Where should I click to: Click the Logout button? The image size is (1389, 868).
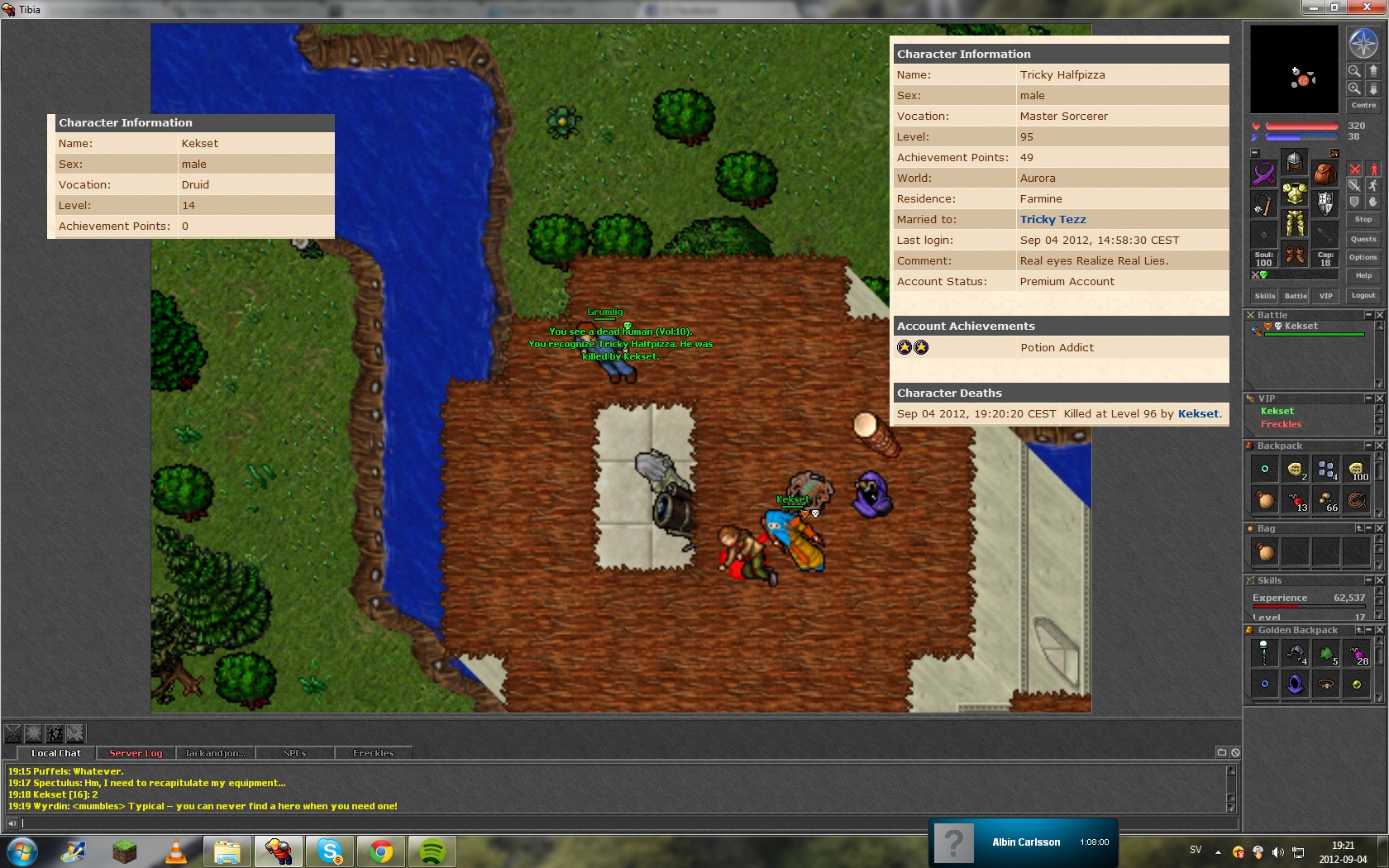coord(1363,295)
